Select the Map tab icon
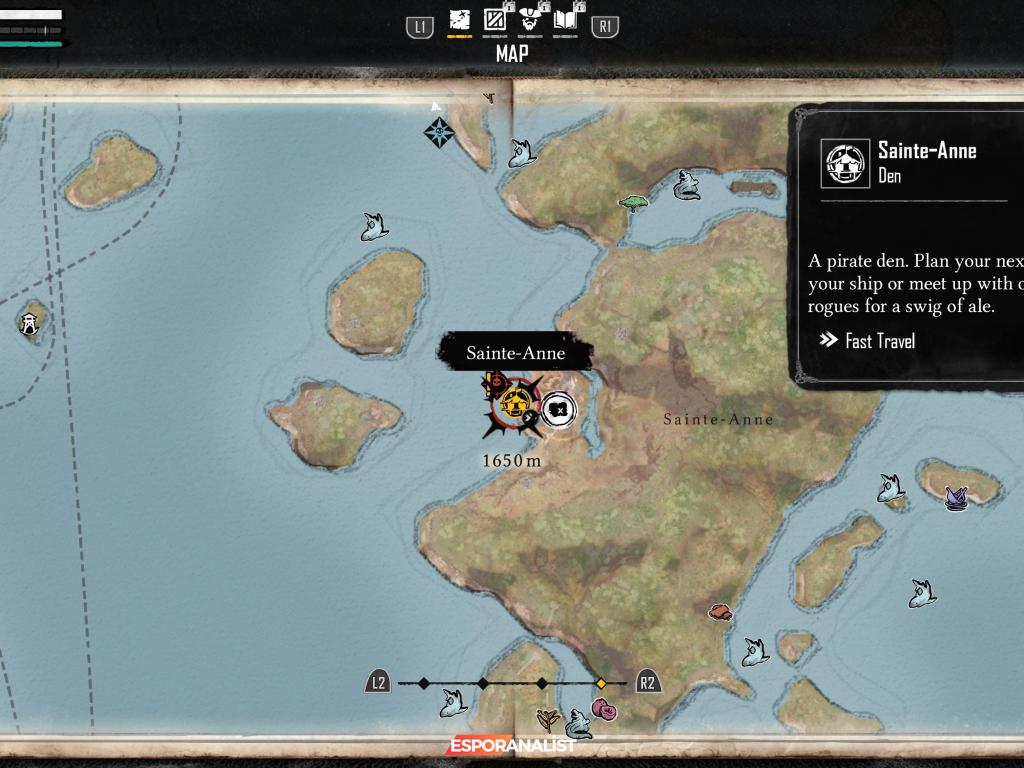 pos(459,19)
